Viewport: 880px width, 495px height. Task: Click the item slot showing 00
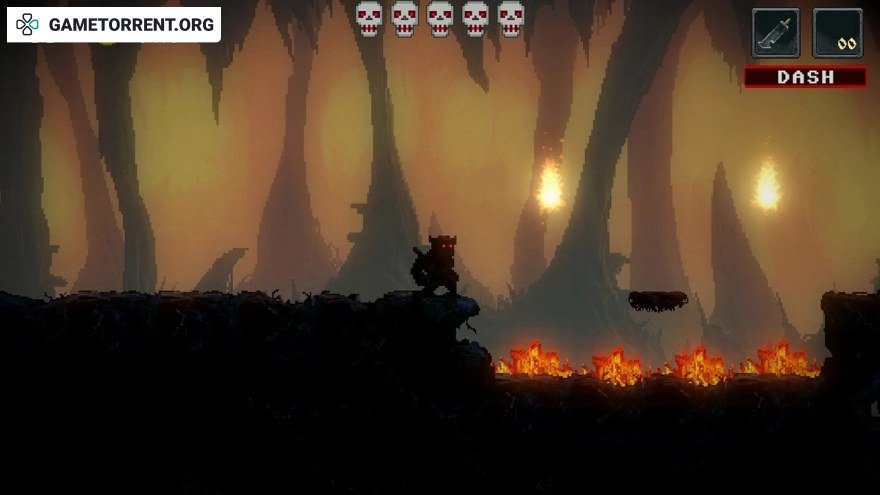pos(837,32)
